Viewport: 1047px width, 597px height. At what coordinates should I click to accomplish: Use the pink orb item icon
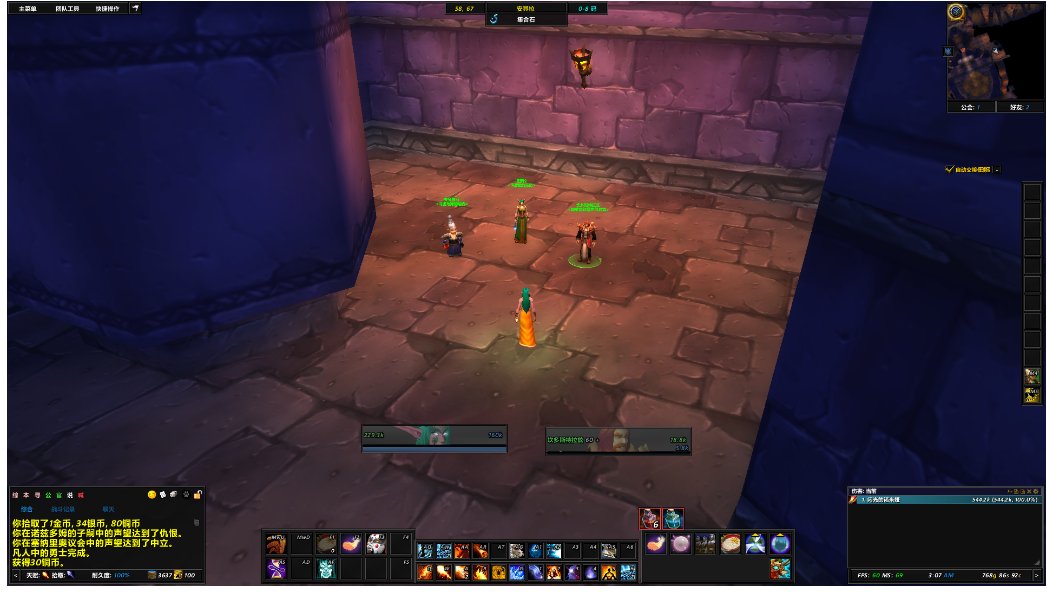[680, 544]
